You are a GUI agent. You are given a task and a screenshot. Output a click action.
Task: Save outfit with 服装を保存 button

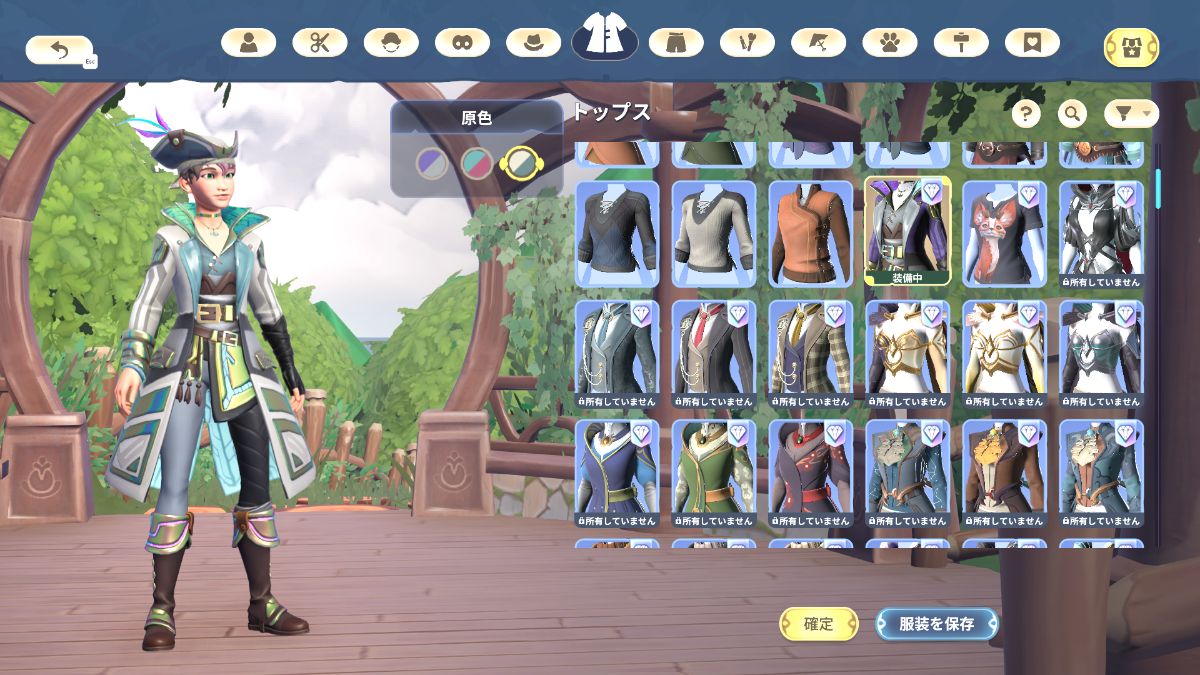(936, 624)
